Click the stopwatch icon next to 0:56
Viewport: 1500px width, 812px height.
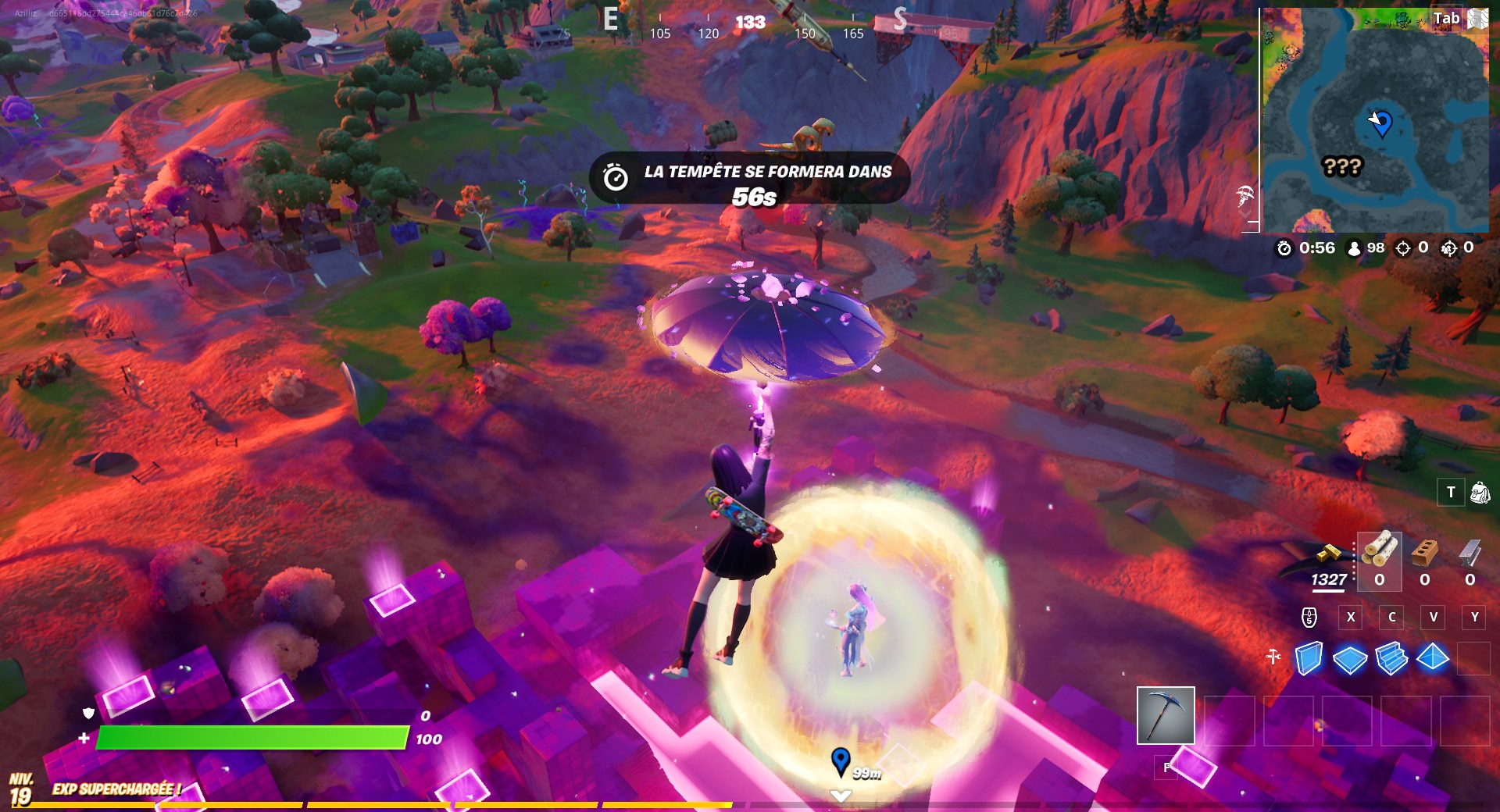pos(1283,248)
